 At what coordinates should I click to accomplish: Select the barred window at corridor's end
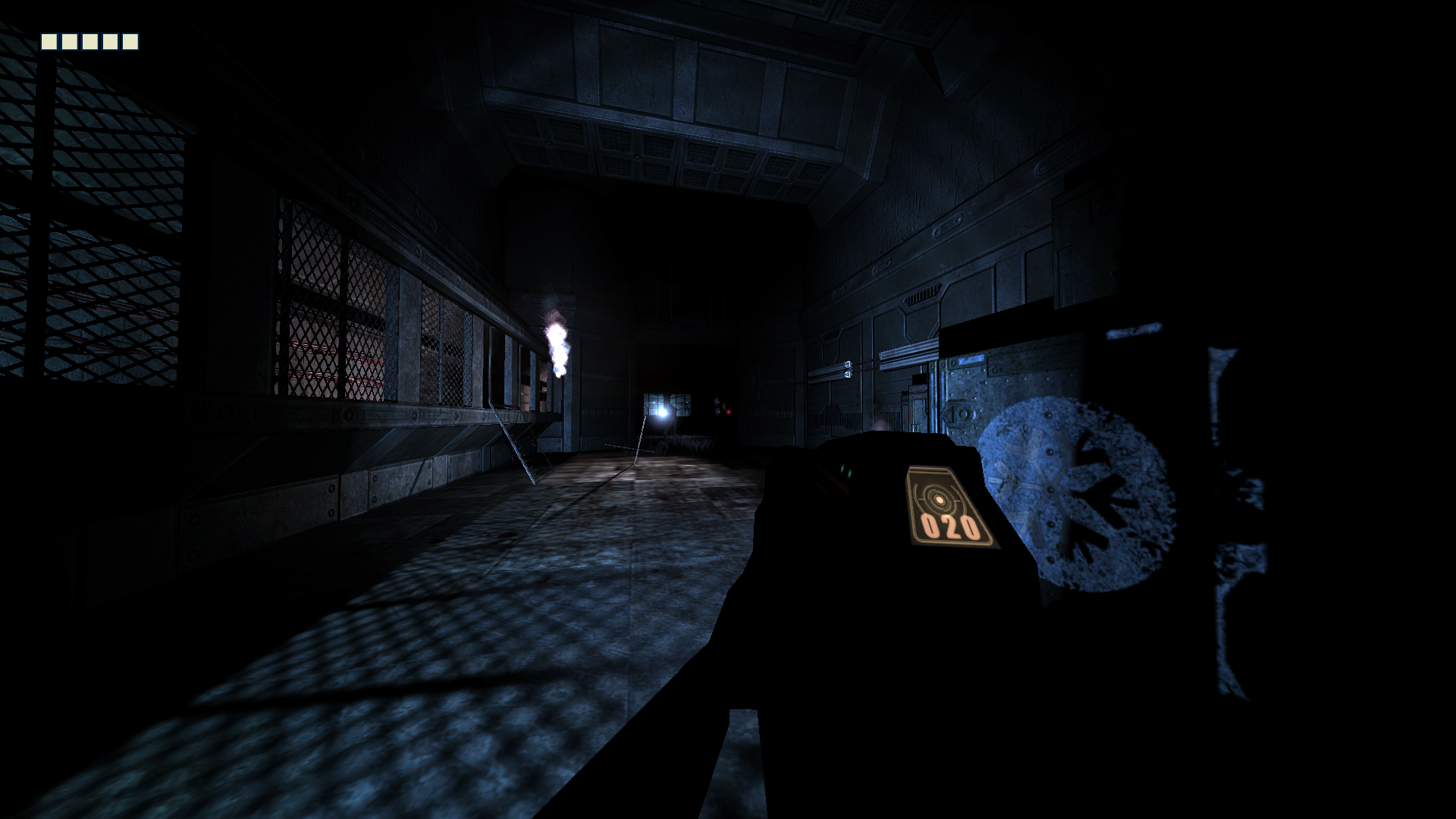pos(667,402)
